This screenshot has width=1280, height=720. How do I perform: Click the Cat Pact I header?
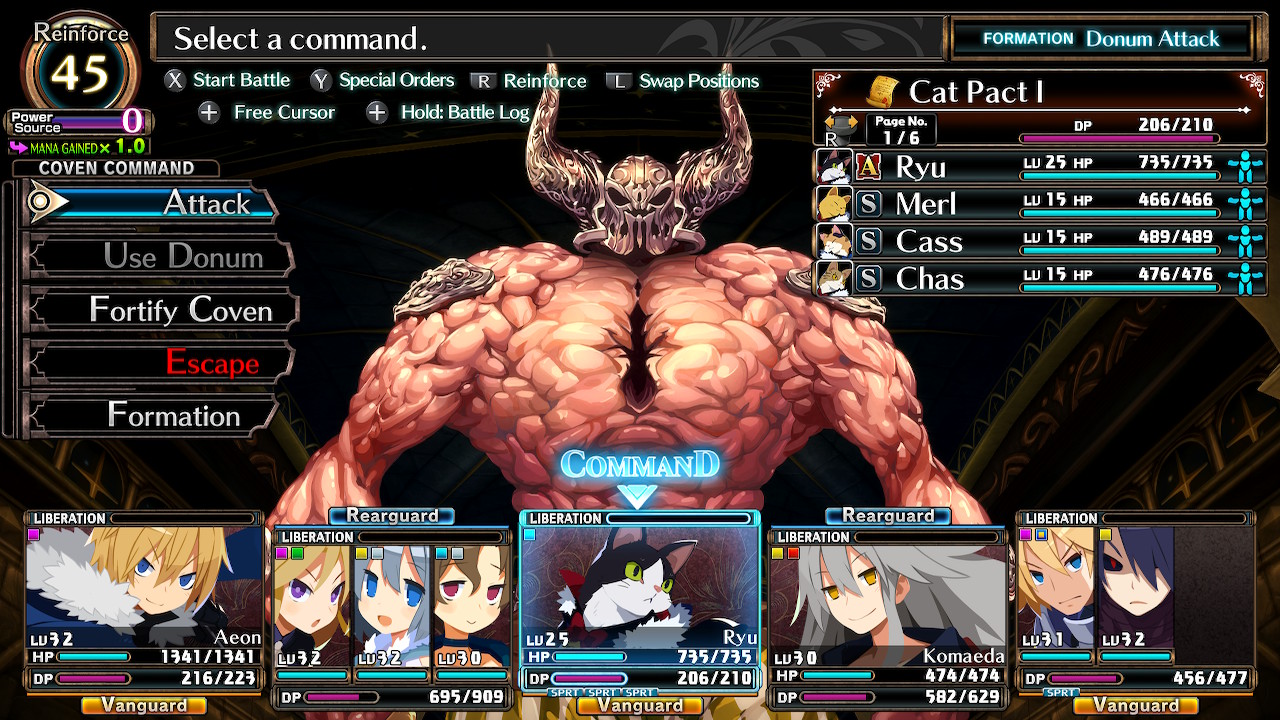1035,93
